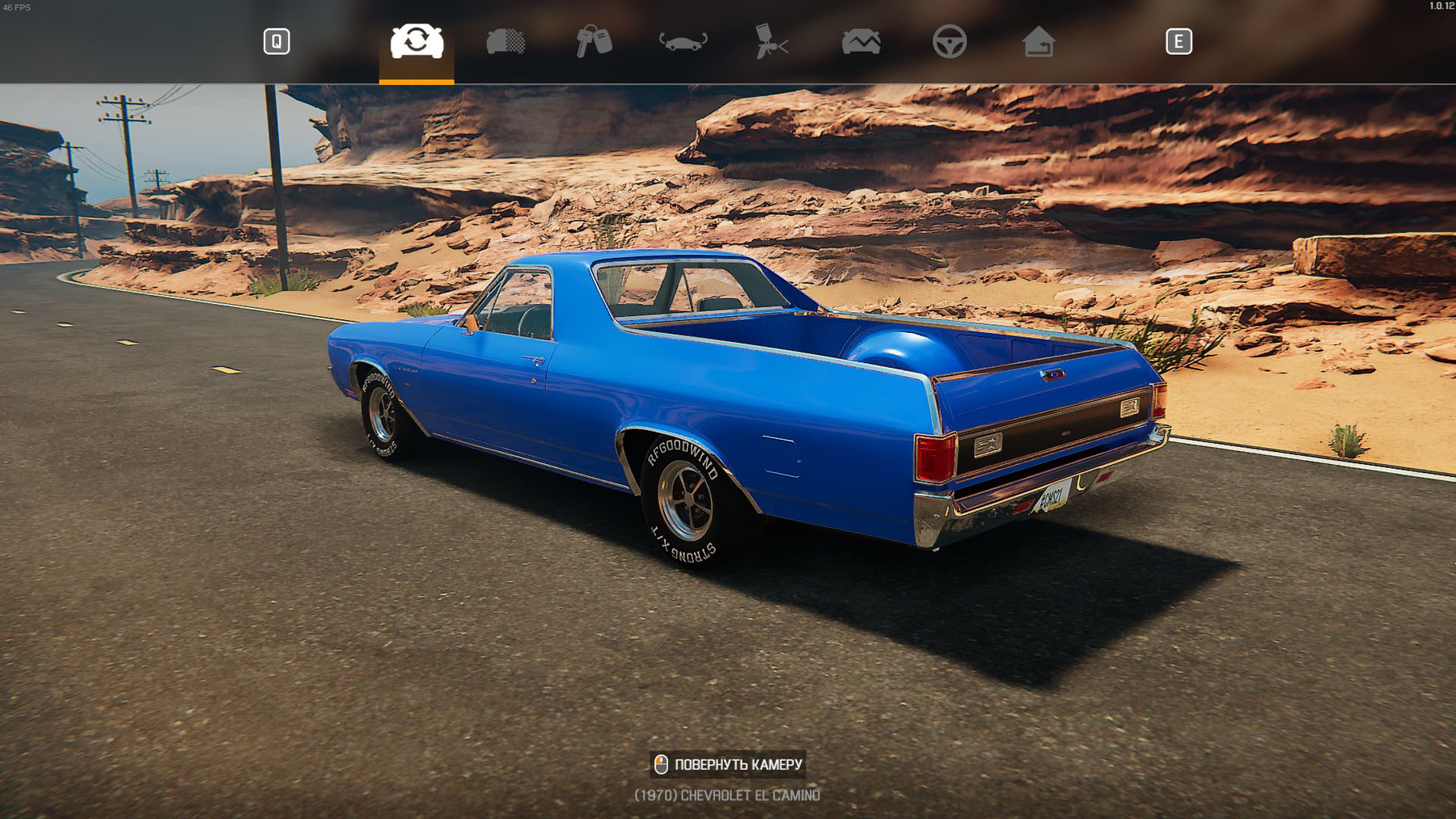The height and width of the screenshot is (819, 1456).
Task: Open the checkered car body tab
Action: click(x=506, y=41)
